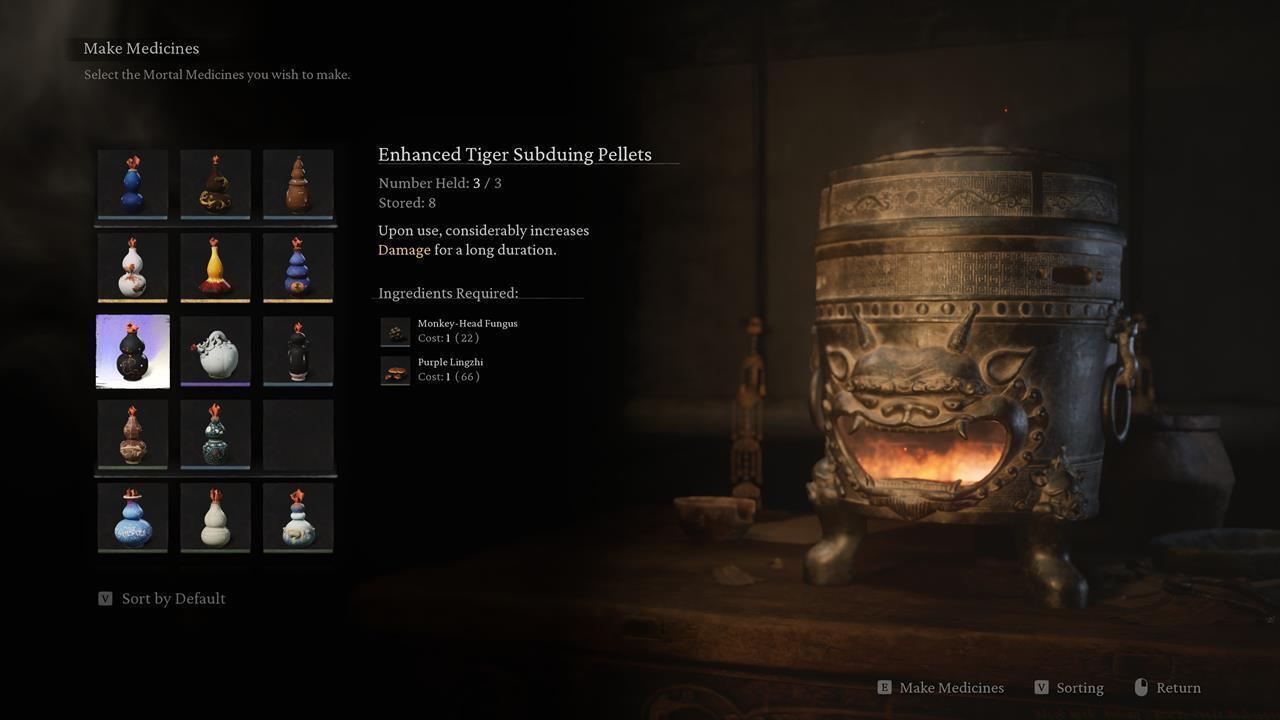
Task: Select the Monkey-Head Fungus ingredient icon
Action: tap(394, 331)
